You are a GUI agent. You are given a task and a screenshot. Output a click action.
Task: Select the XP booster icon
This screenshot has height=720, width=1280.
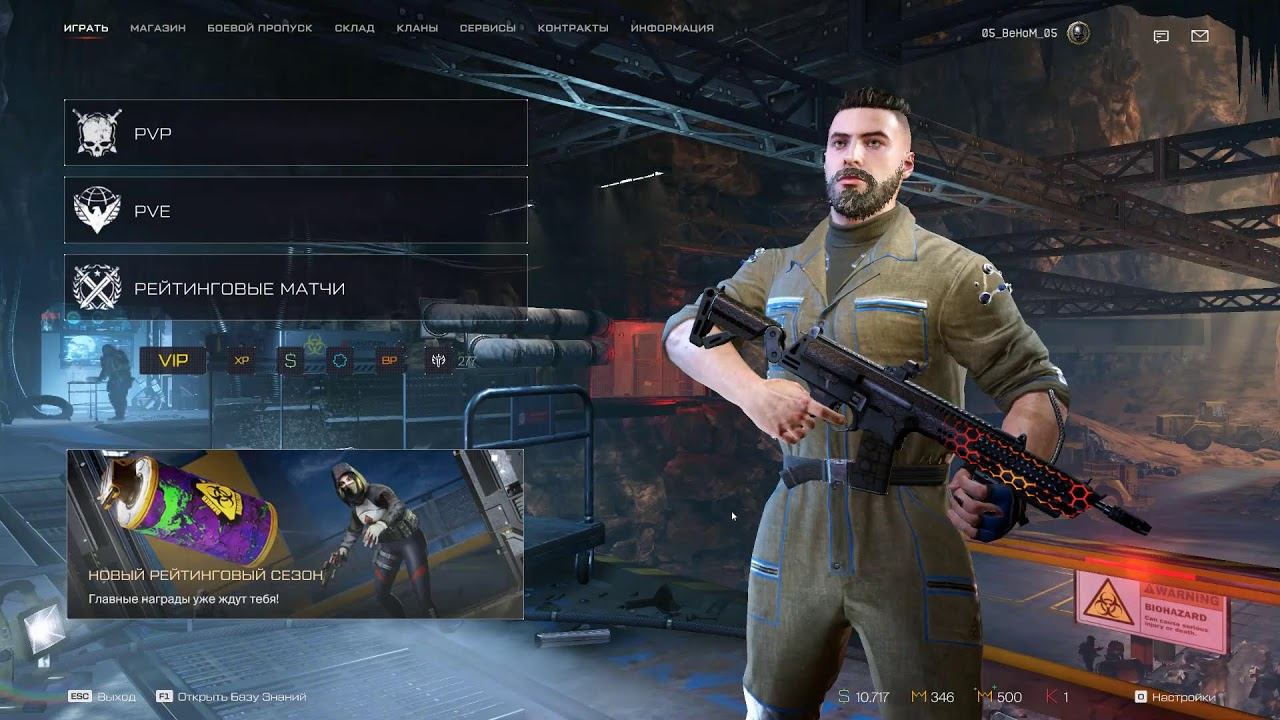tap(240, 360)
